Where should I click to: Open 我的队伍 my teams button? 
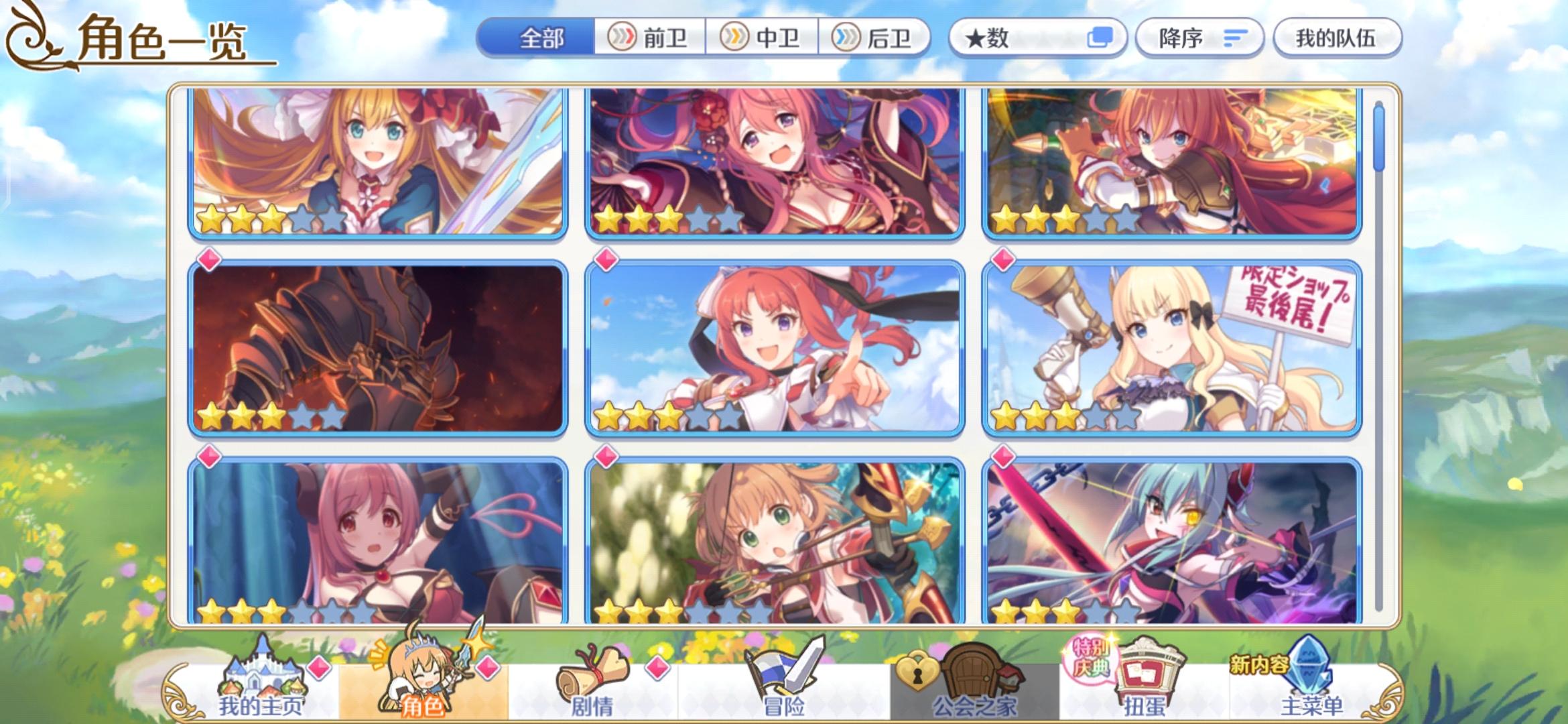coord(1336,38)
